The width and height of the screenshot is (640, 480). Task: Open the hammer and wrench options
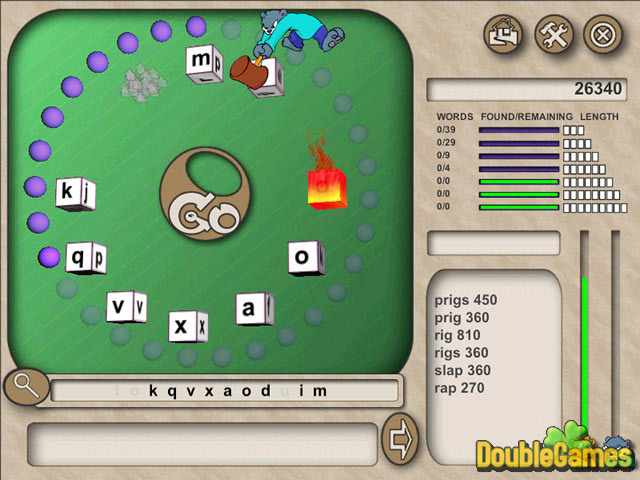pos(553,34)
